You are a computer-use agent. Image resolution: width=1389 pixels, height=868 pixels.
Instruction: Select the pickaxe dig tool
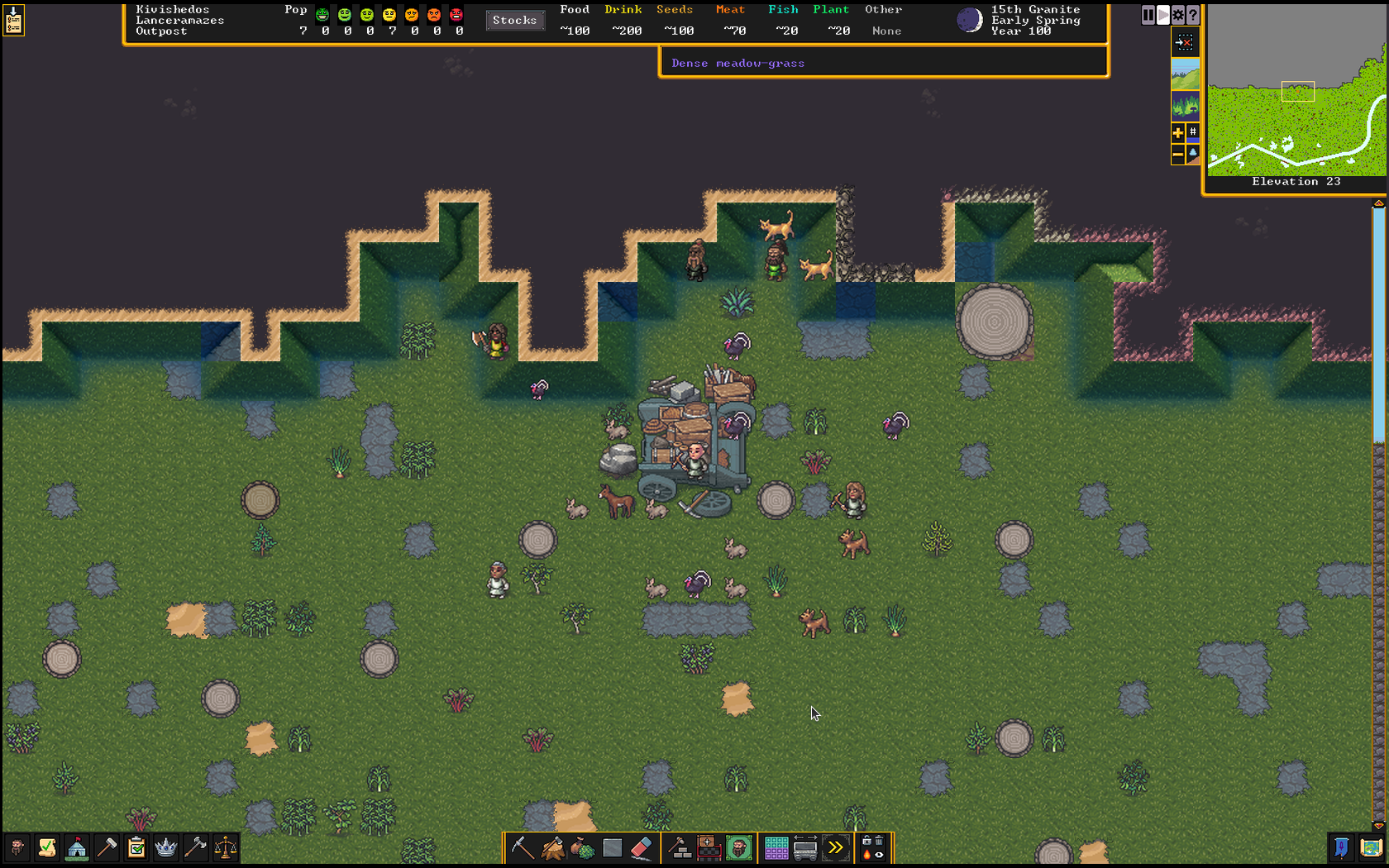point(523,848)
